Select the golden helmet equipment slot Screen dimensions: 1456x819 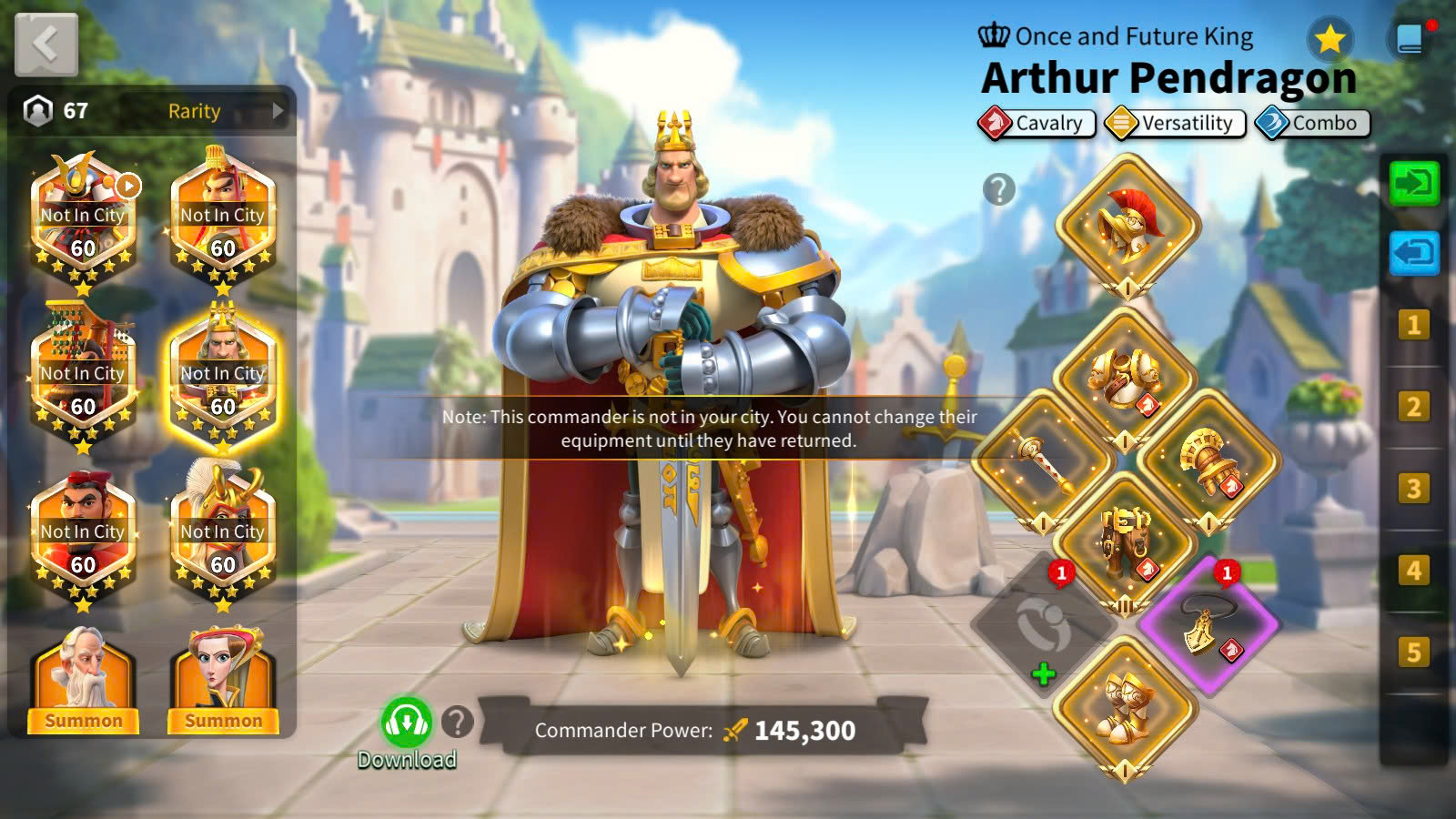1127,224
